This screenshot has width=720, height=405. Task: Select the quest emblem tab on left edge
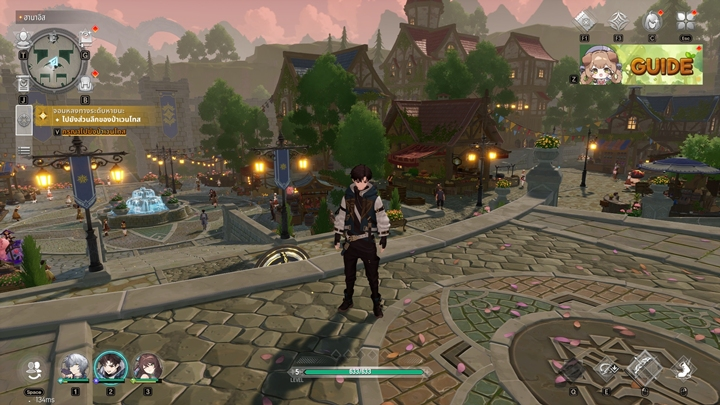click(23, 120)
